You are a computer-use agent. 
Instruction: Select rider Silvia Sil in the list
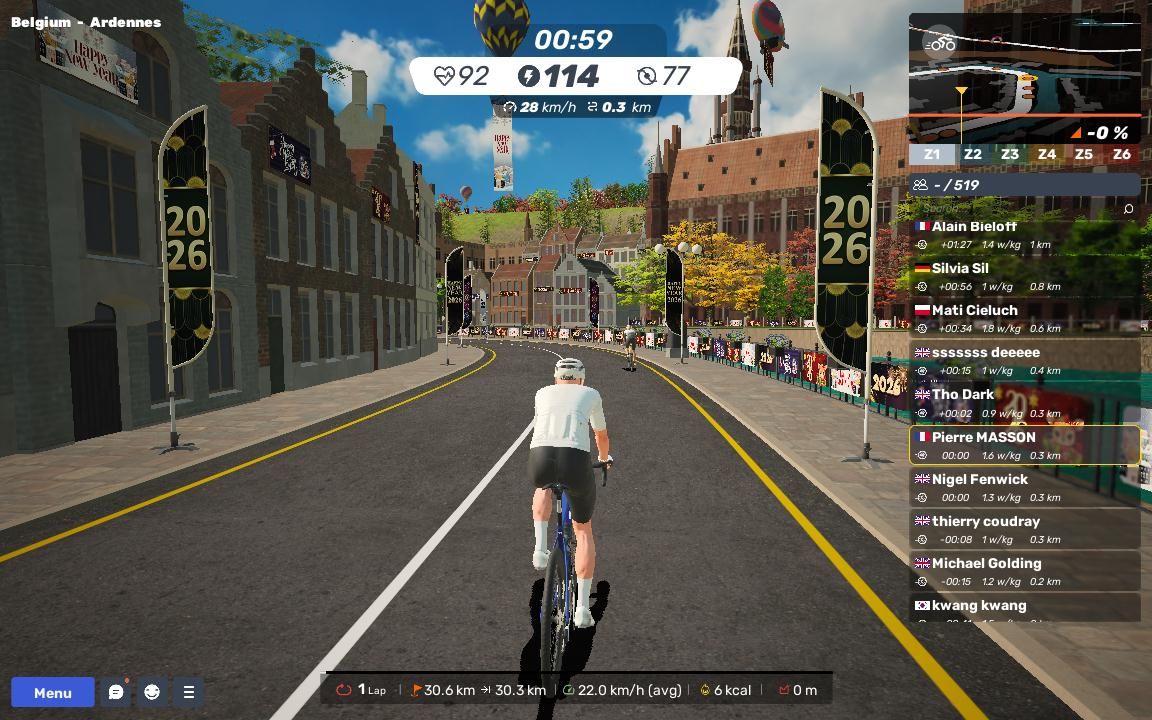tap(1024, 277)
